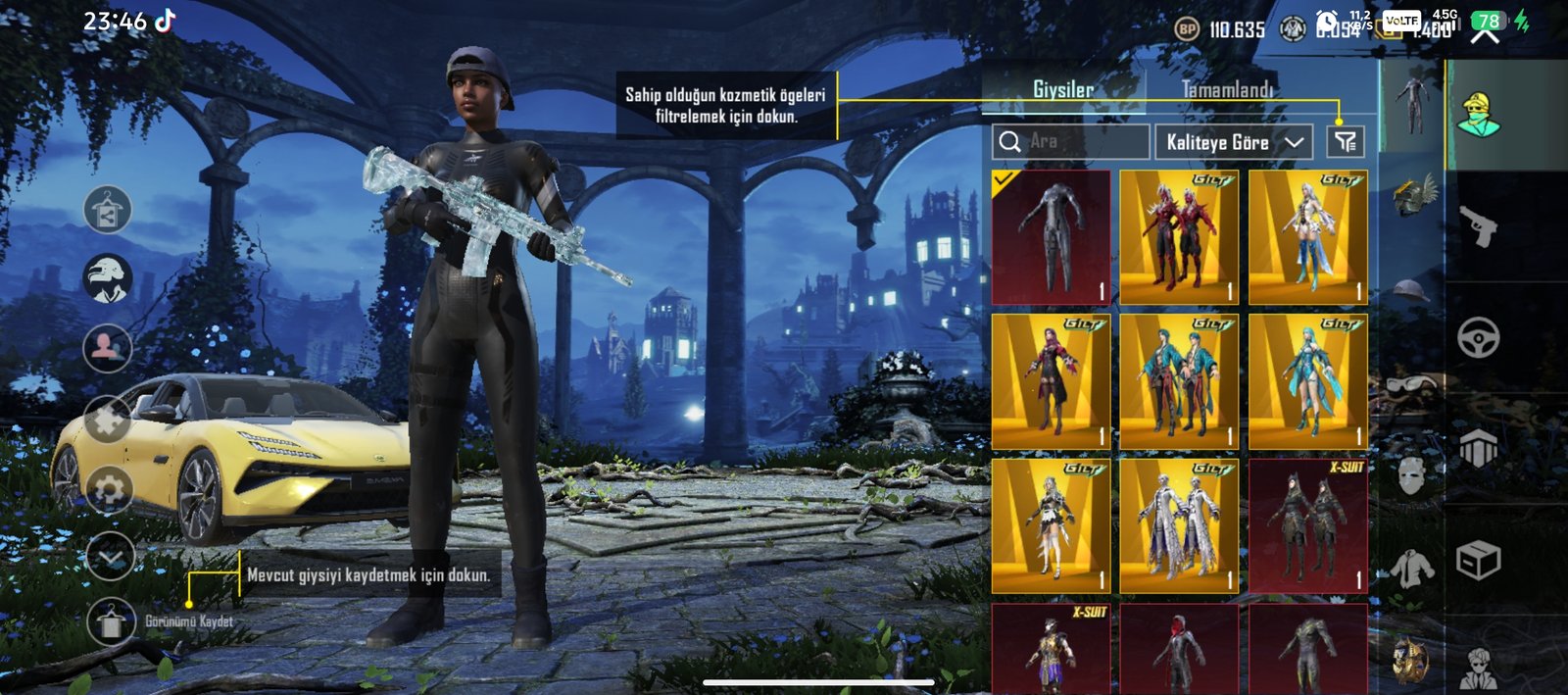Open the puzzle piece icon
The width and height of the screenshot is (1568, 695).
pyautogui.click(x=108, y=420)
